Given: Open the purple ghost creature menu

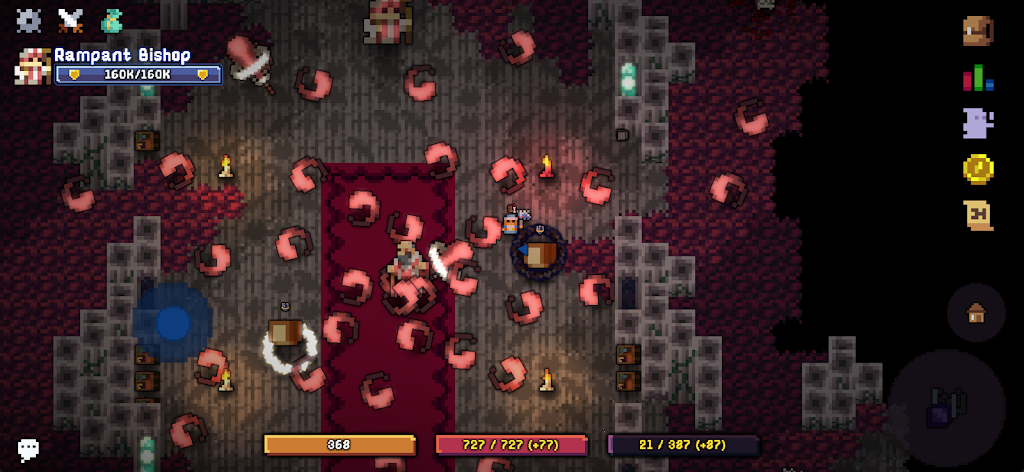Looking at the screenshot, I should 978,123.
